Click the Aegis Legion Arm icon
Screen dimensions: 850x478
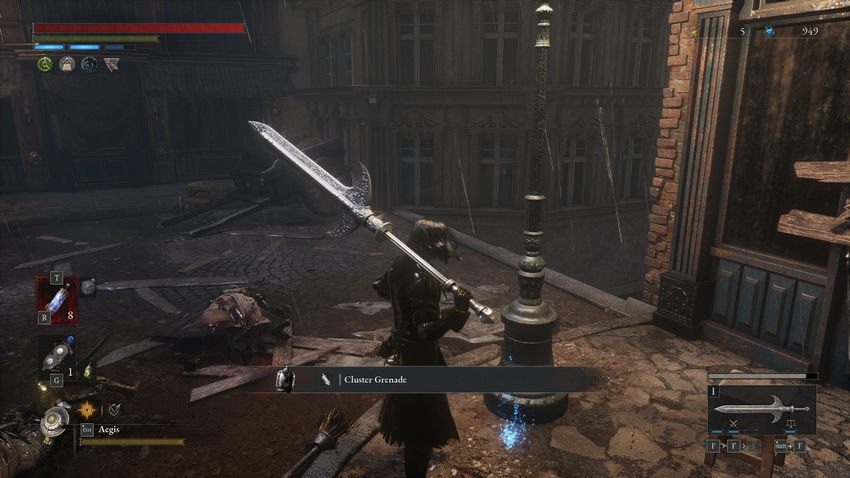point(54,422)
